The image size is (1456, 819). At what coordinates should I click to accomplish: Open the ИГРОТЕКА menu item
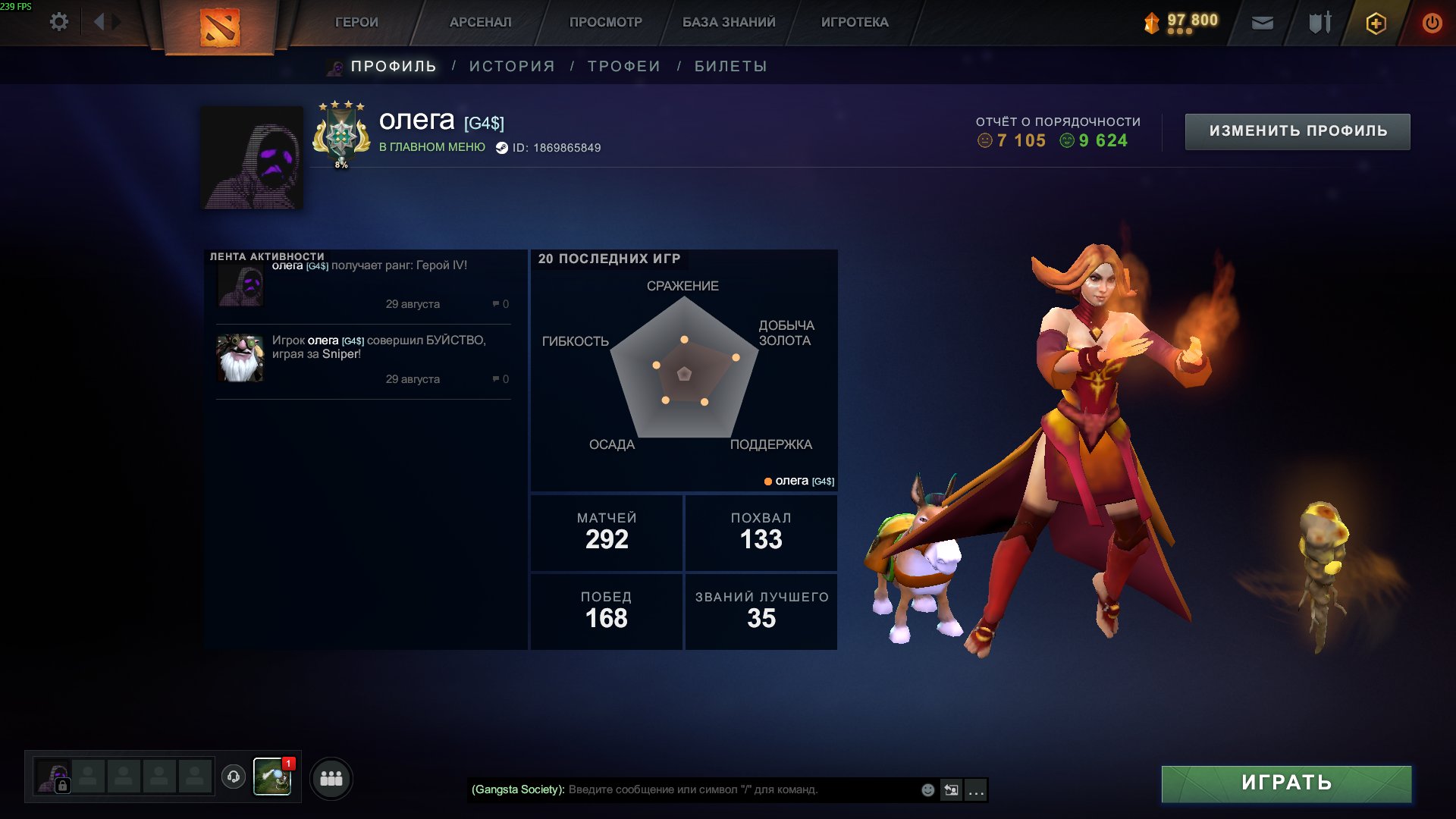854,22
